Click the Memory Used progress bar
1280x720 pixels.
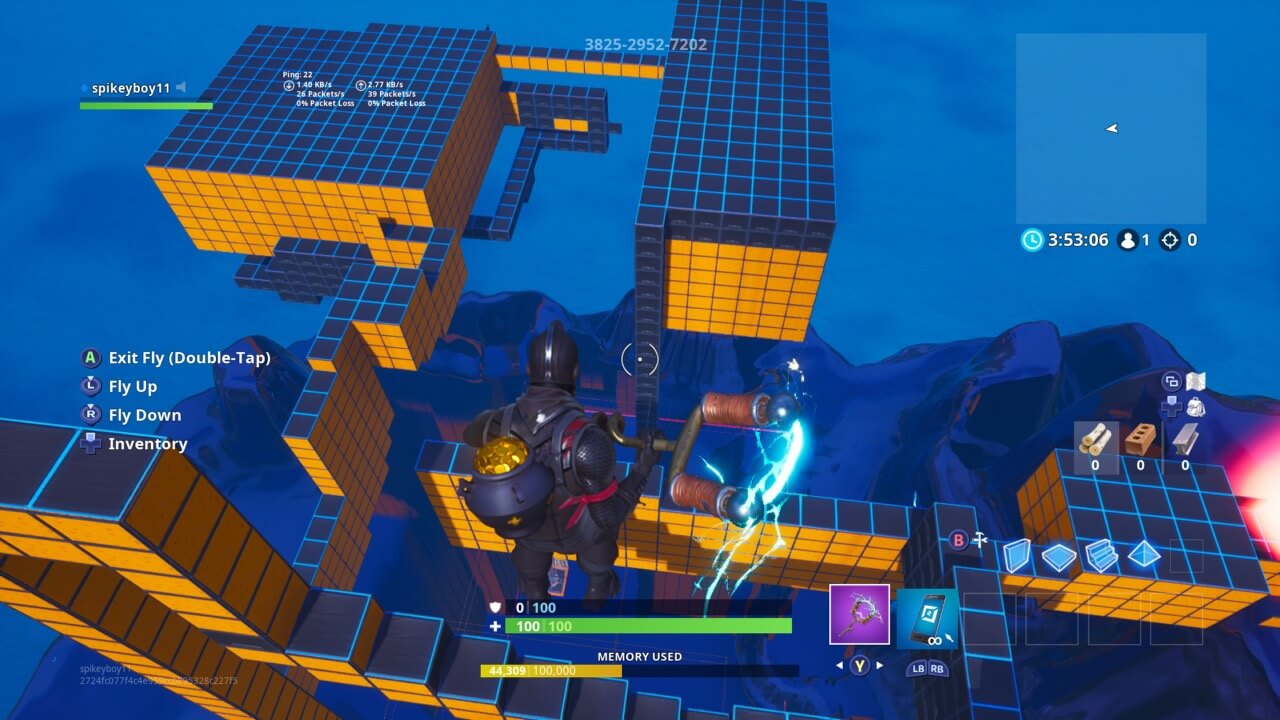pos(640,672)
